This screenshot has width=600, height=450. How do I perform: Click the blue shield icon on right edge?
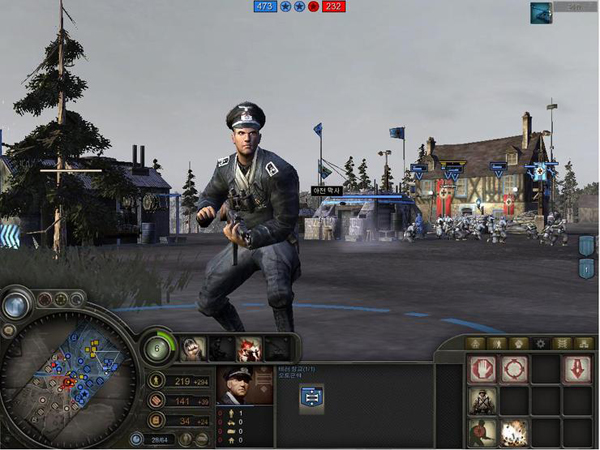coord(586,245)
